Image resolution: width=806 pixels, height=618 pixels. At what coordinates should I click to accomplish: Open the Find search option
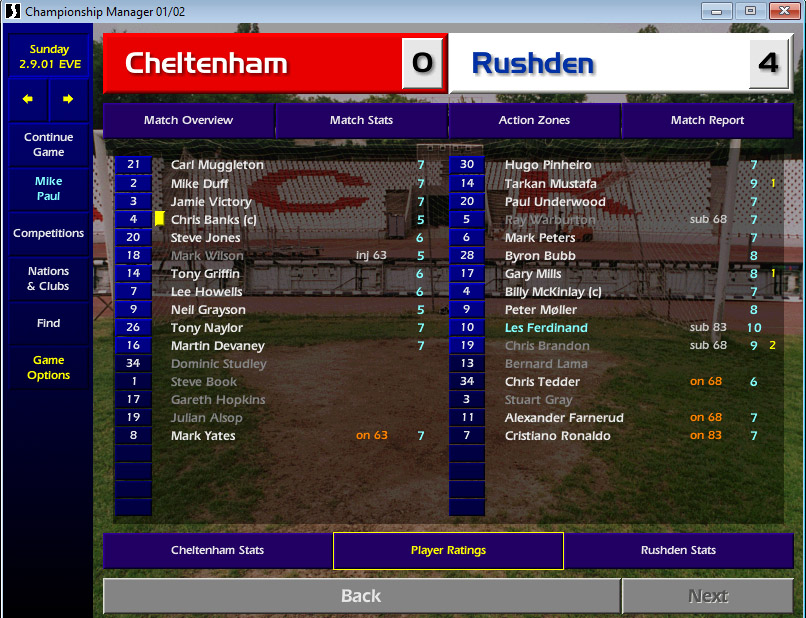pyautogui.click(x=48, y=323)
